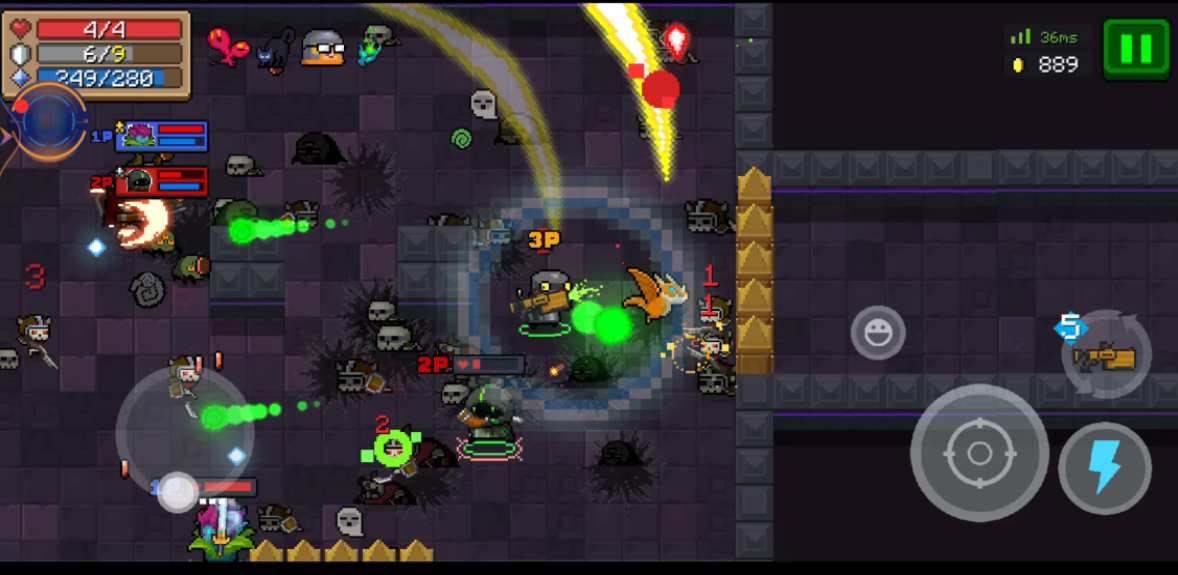1178x575 pixels.
Task: Pause the game with the green button
Action: pos(1136,48)
